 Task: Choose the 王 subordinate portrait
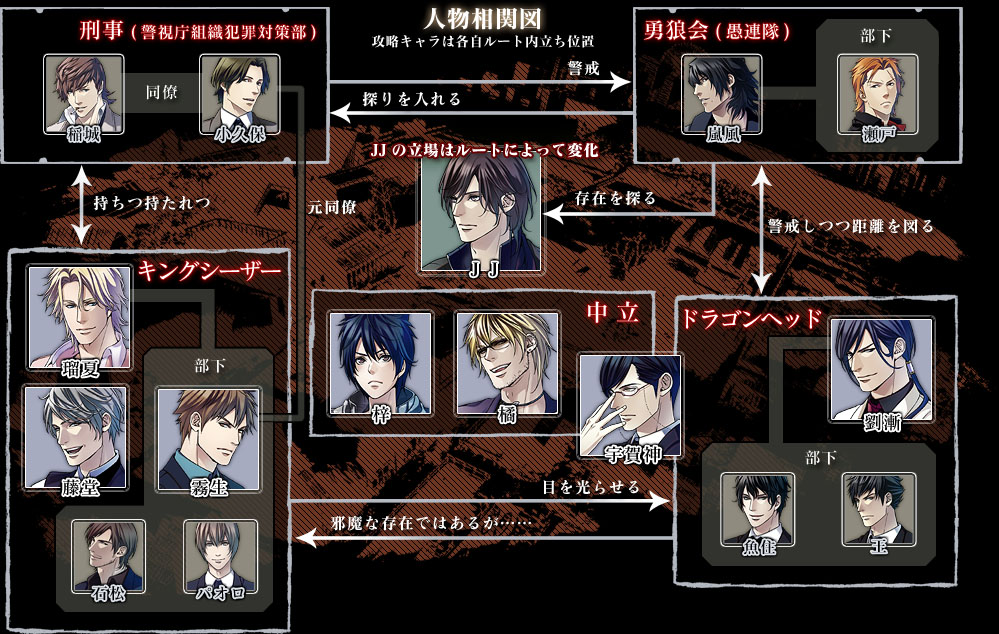click(x=878, y=510)
